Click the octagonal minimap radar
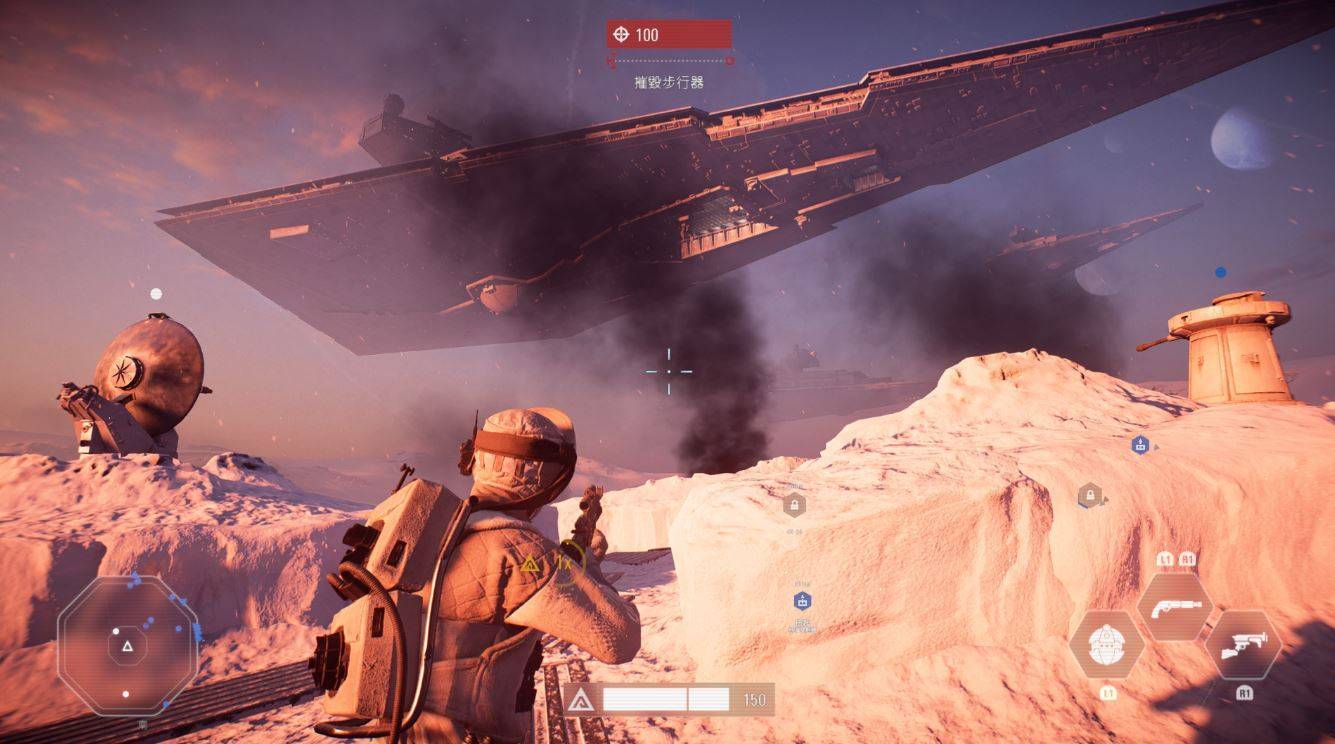 (x=127, y=645)
